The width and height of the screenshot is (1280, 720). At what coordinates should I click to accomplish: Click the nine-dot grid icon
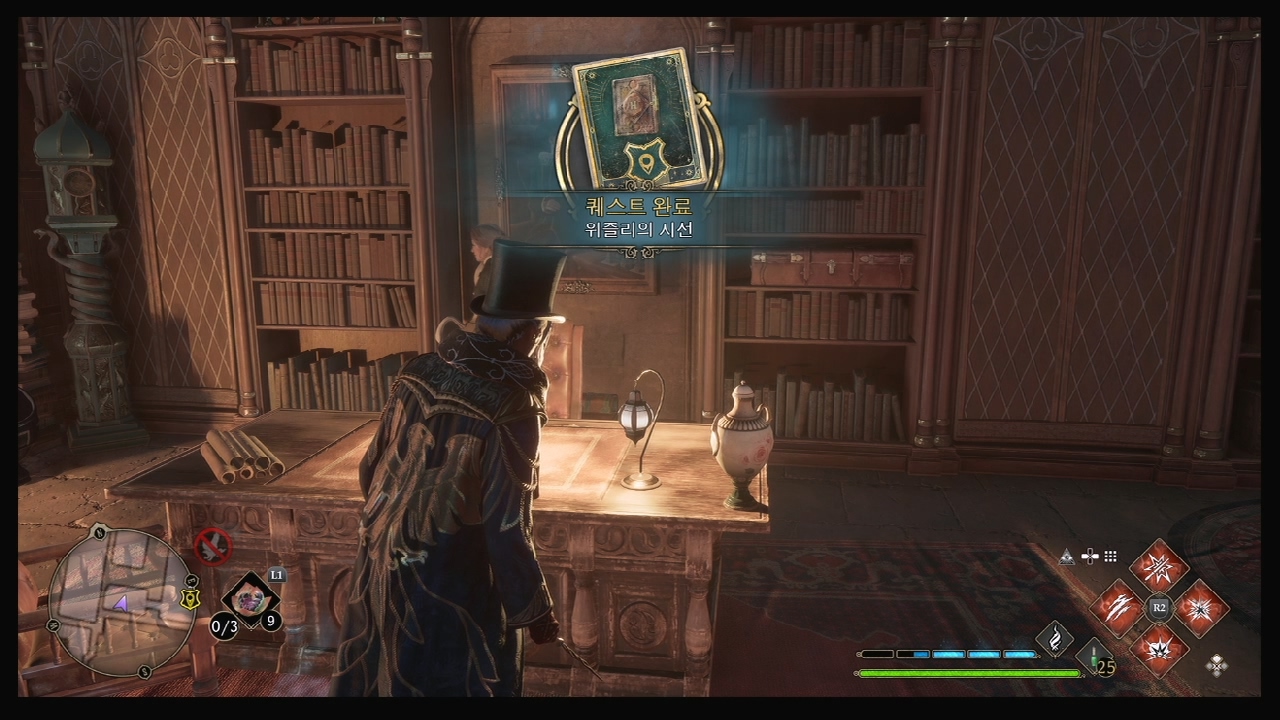[x=1110, y=557]
